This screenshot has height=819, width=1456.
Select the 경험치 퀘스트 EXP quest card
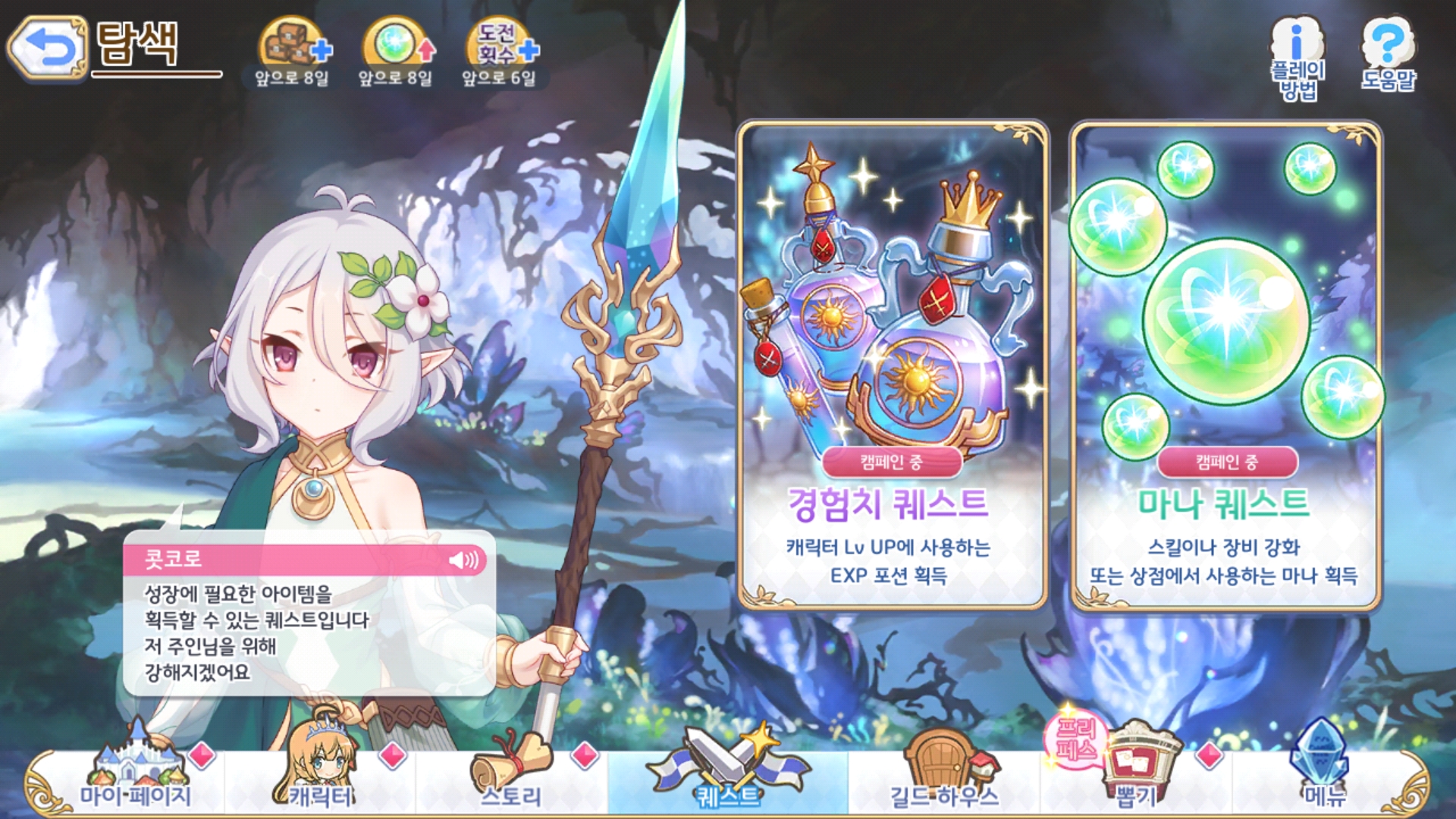(x=893, y=365)
